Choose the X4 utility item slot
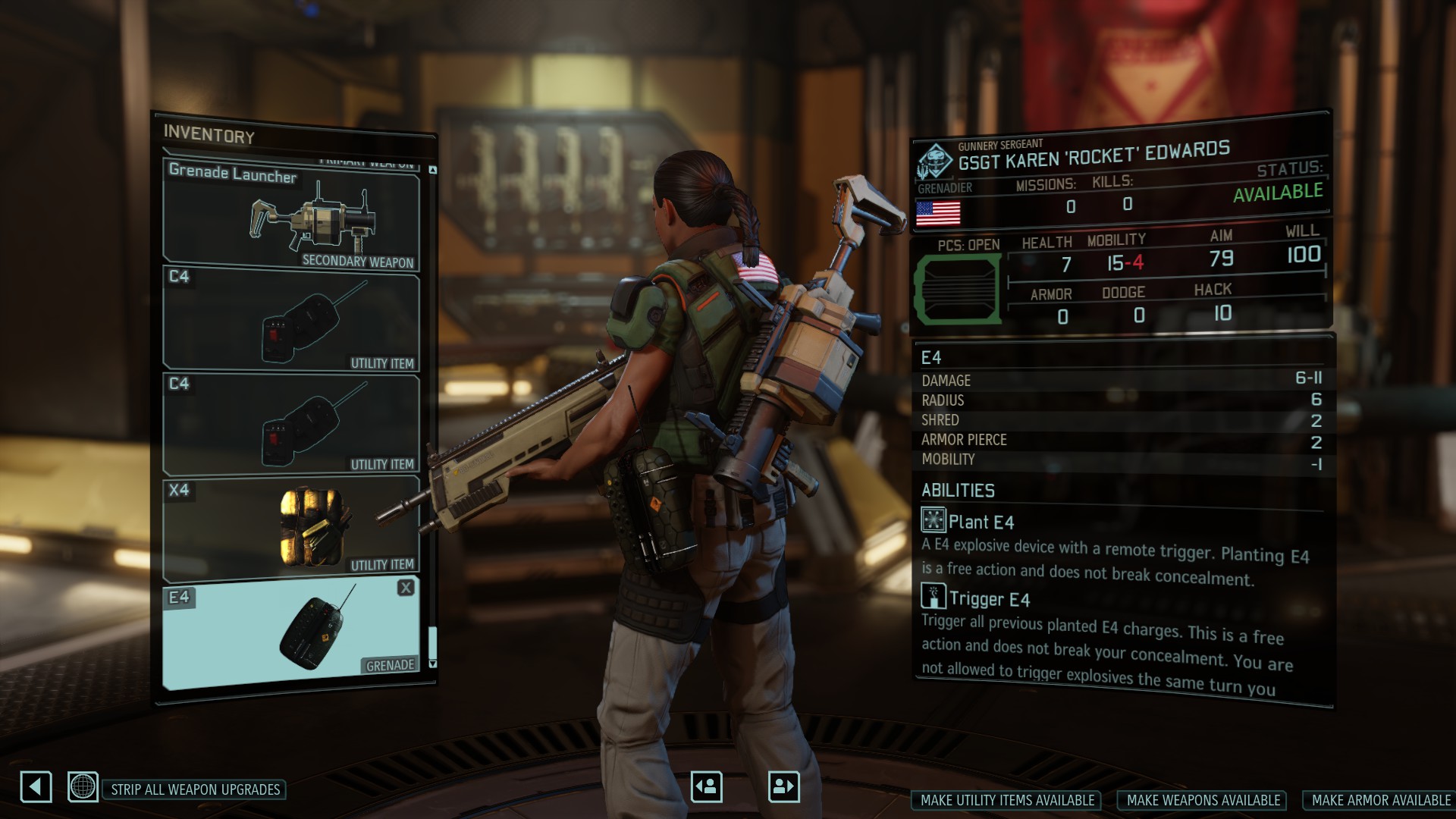1456x819 pixels. [292, 528]
